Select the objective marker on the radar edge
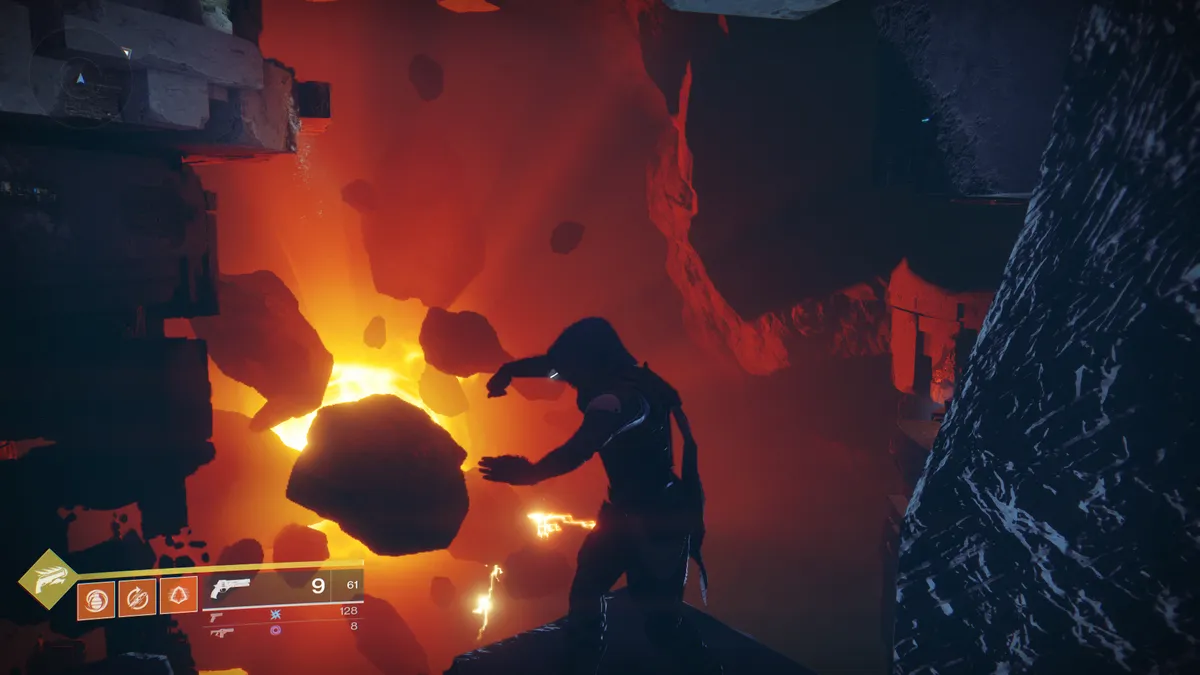Image resolution: width=1200 pixels, height=675 pixels. coord(126,51)
